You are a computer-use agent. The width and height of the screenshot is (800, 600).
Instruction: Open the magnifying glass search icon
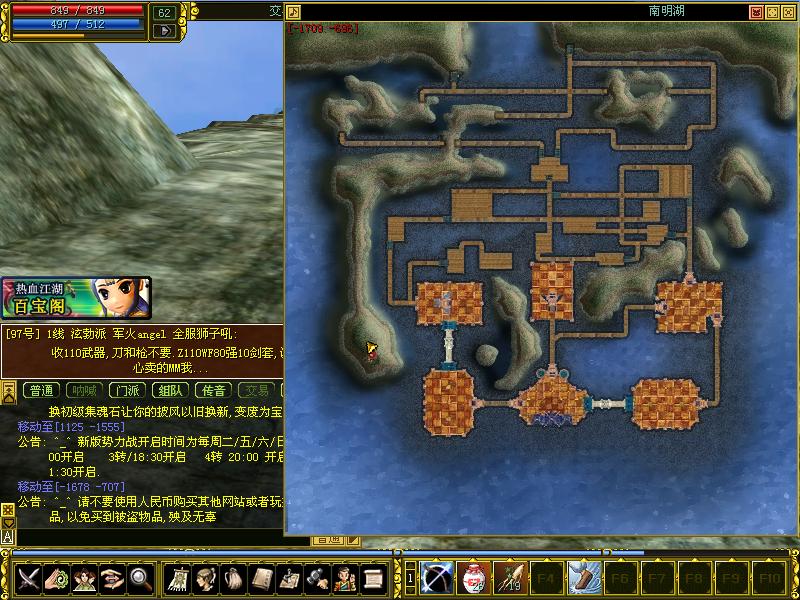click(140, 578)
